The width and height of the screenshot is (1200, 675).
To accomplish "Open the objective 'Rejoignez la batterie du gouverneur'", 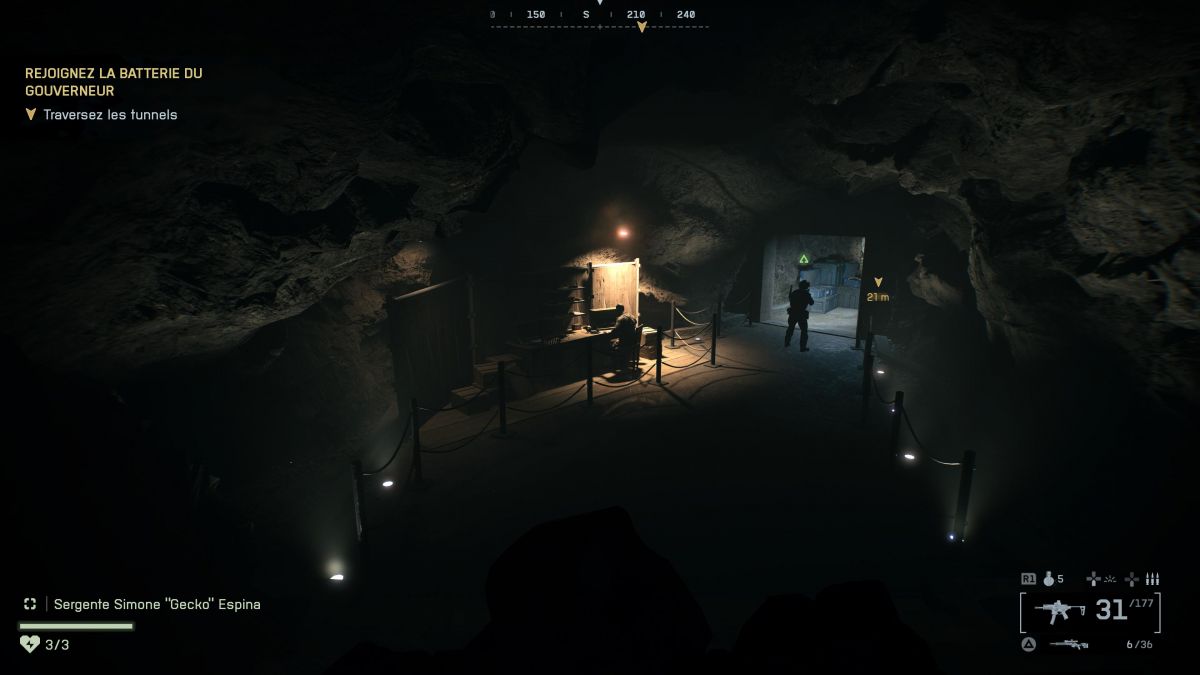I will pos(113,82).
